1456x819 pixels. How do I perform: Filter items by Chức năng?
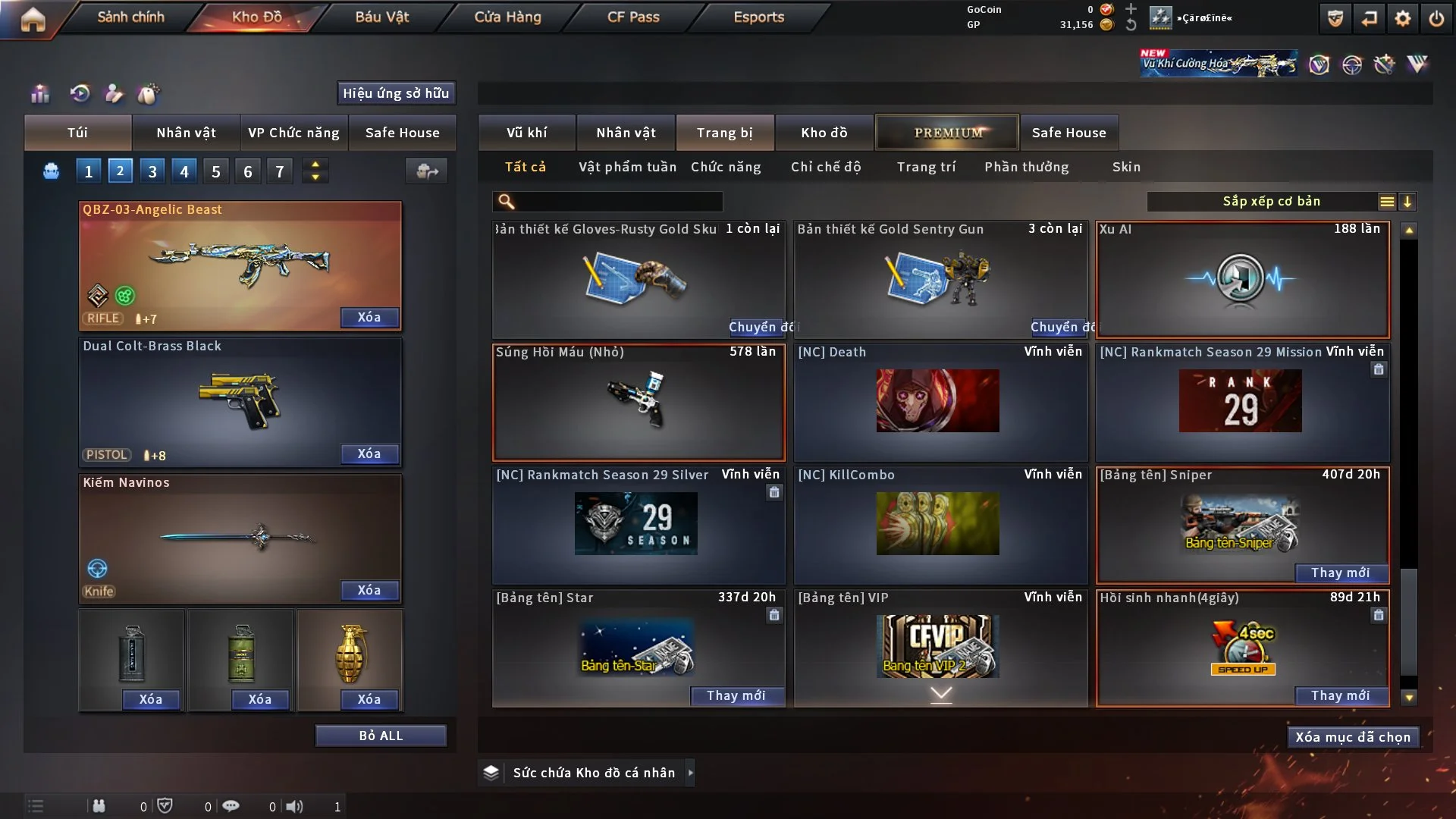(x=726, y=167)
